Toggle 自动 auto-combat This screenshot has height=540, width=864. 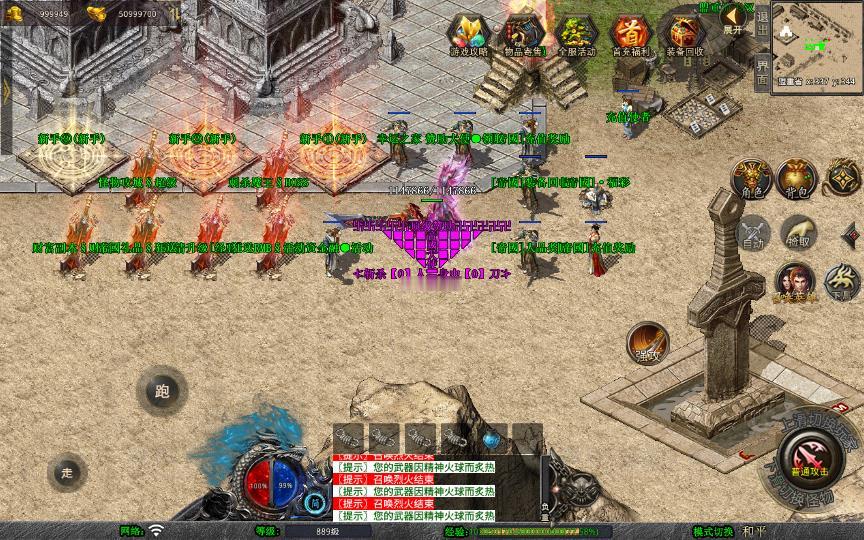click(752, 233)
